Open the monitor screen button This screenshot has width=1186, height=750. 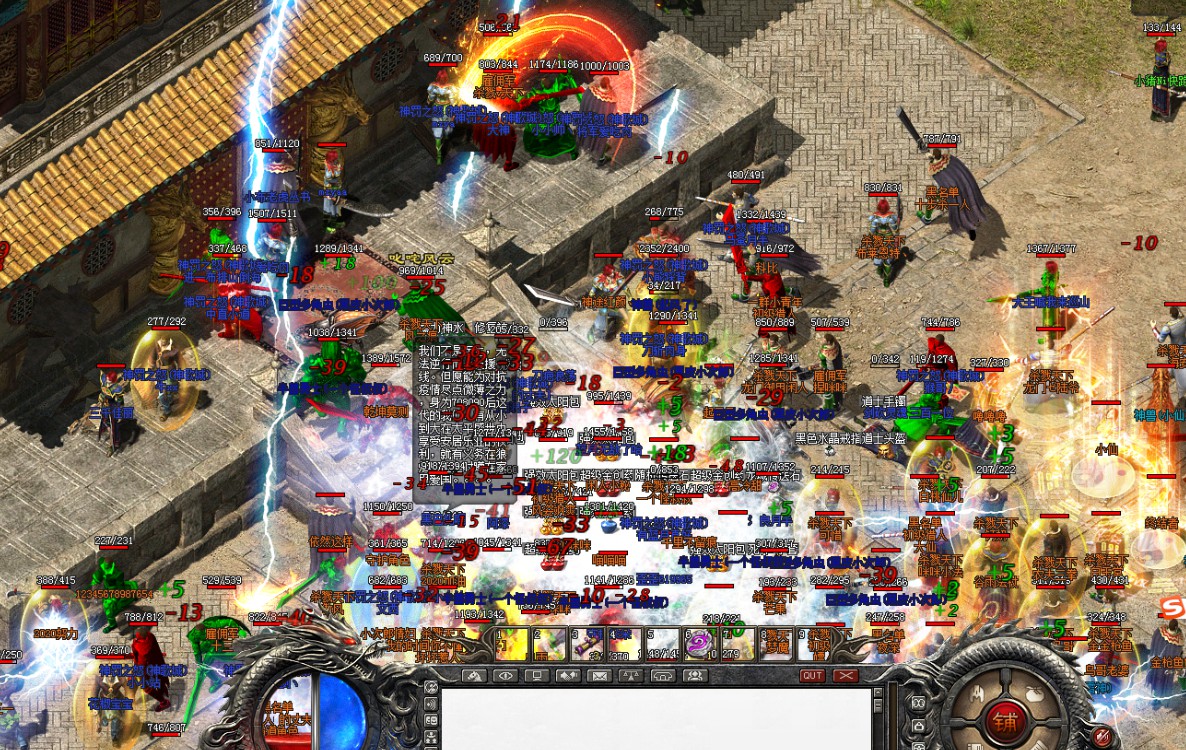coord(537,676)
